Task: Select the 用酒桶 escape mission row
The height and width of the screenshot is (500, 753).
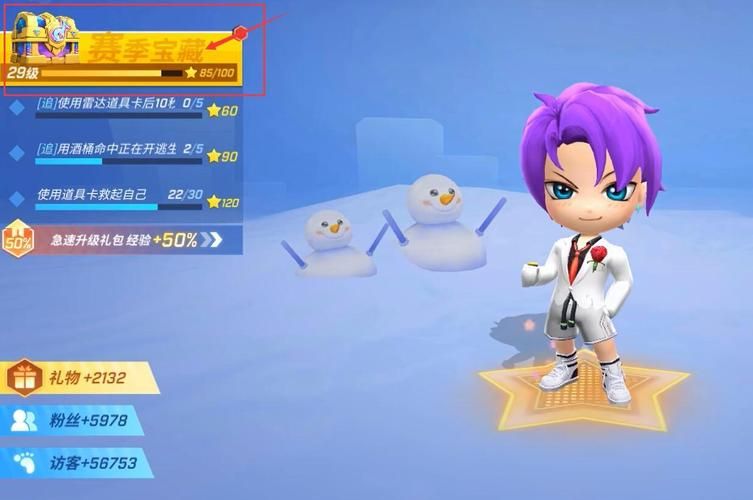Action: (122, 153)
